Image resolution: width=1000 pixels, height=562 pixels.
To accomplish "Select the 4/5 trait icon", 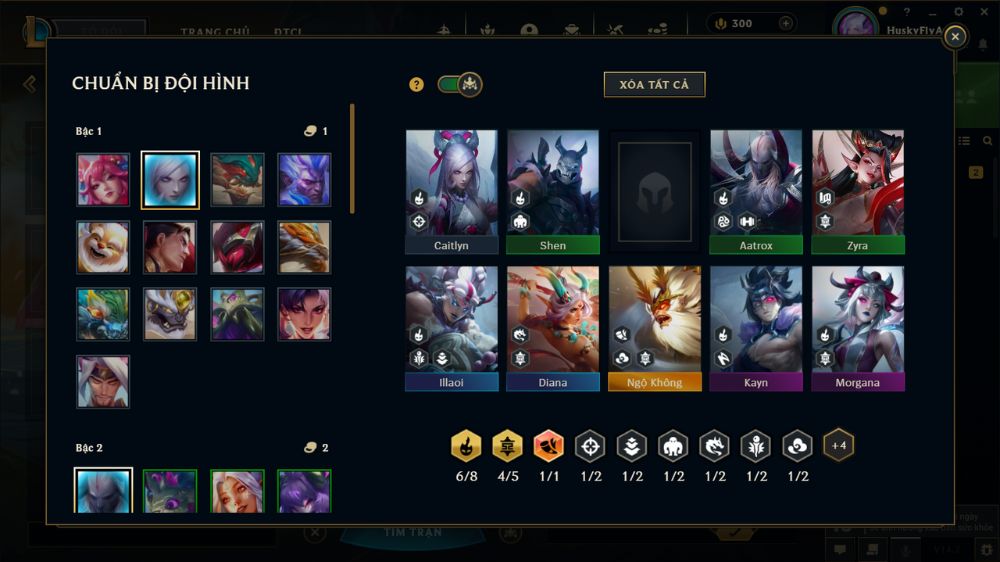I will point(507,446).
